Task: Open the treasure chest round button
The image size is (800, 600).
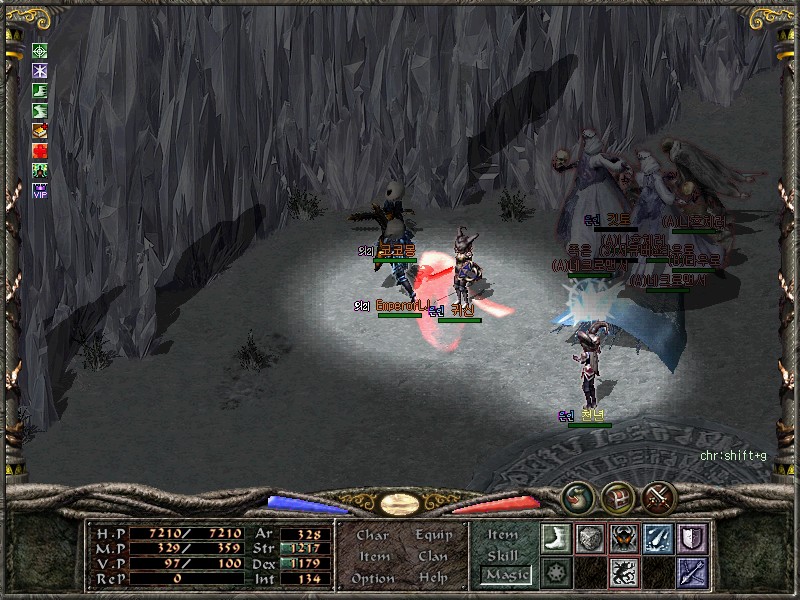Action: tap(616, 497)
